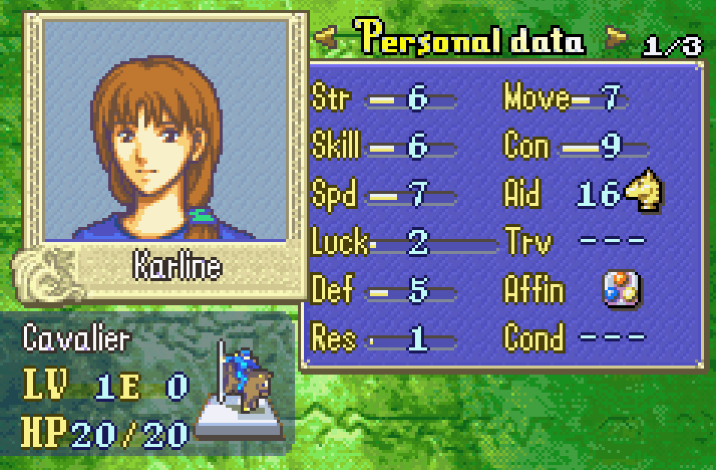Click the left arrow beside Personal data
Image resolution: width=716 pixels, height=470 pixels.
[324, 40]
